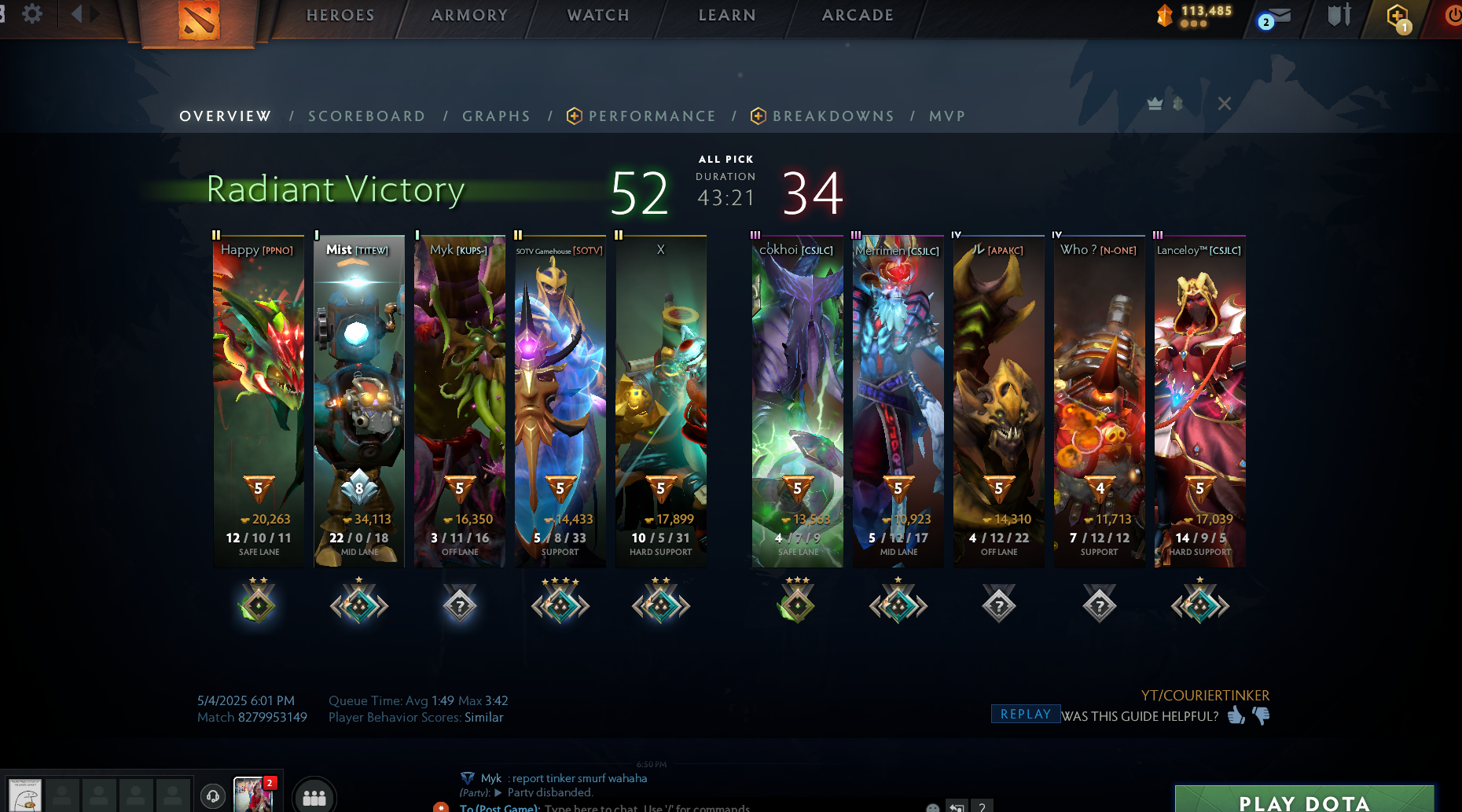Open the settings gear icon
The width and height of the screenshot is (1462, 812).
click(32, 14)
